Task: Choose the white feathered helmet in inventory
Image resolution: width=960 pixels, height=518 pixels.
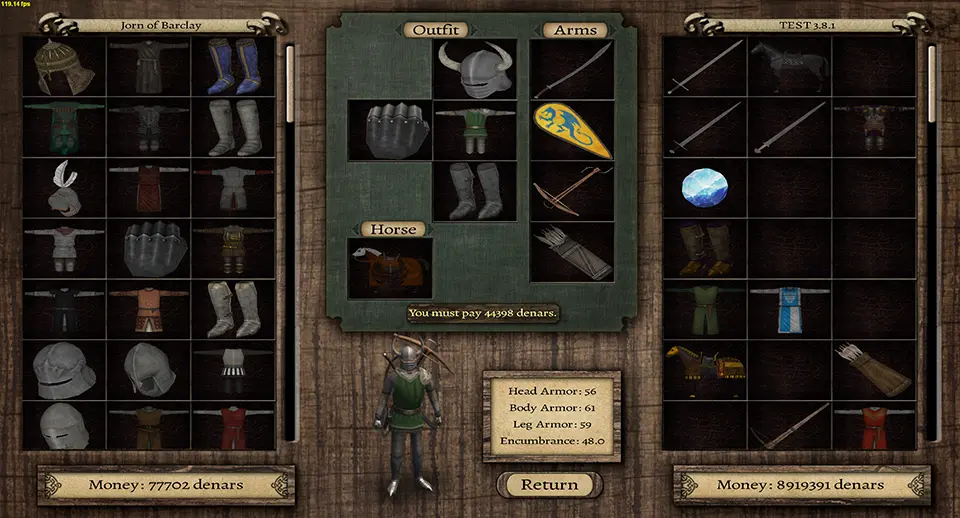Action: point(63,187)
